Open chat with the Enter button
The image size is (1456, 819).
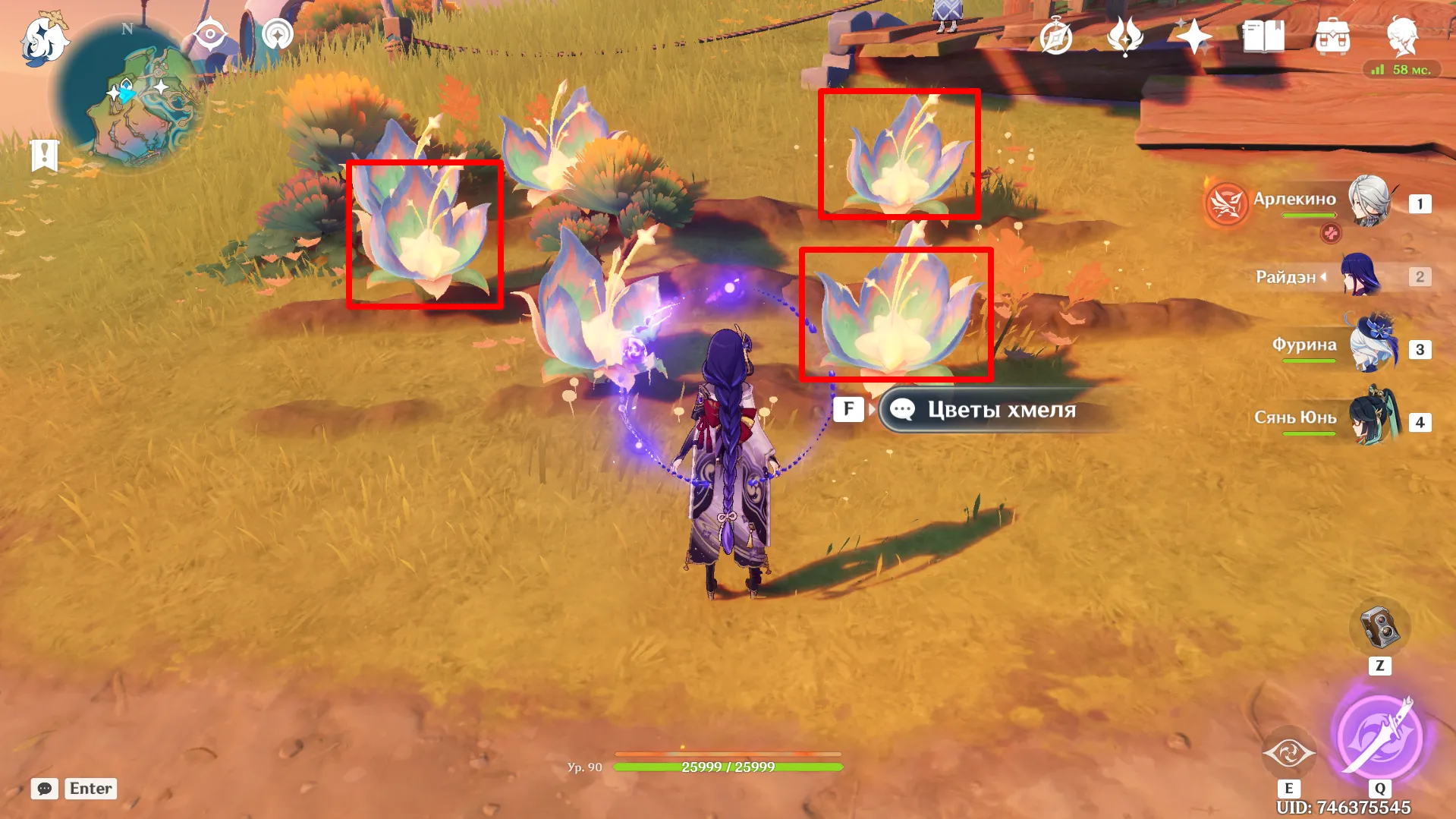coord(90,788)
